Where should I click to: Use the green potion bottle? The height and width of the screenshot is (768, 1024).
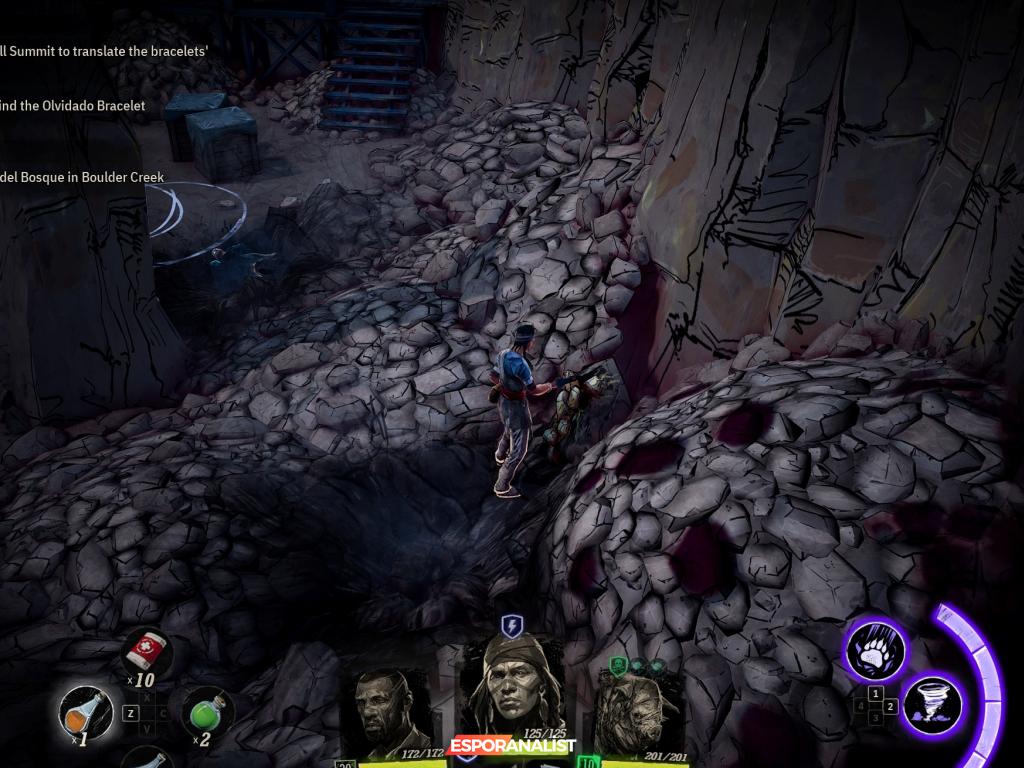pos(206,714)
